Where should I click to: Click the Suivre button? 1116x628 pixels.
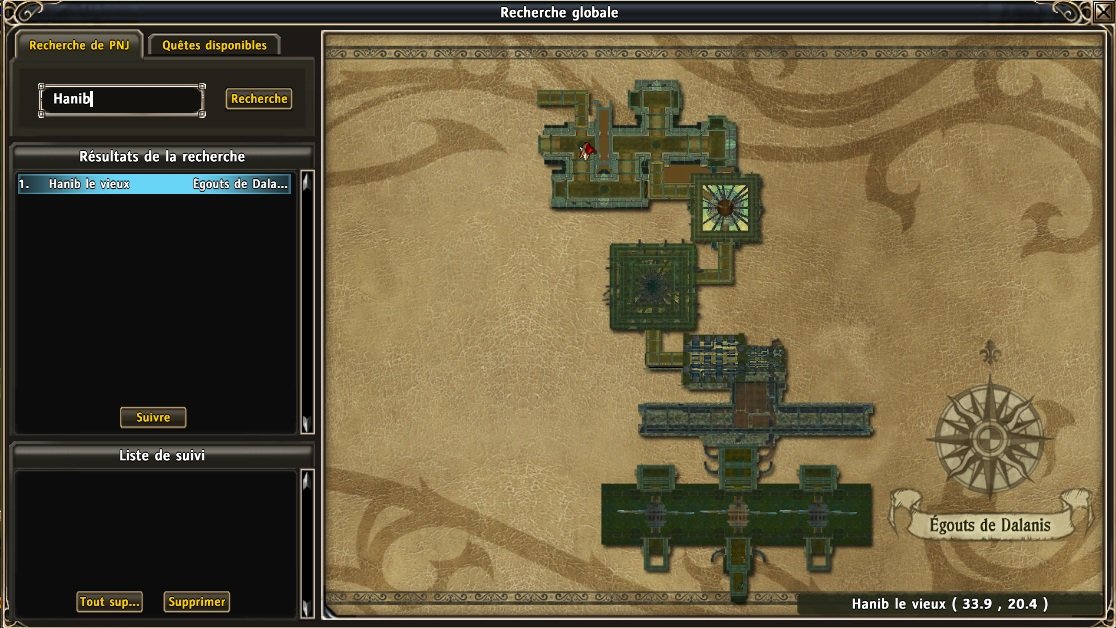[153, 418]
